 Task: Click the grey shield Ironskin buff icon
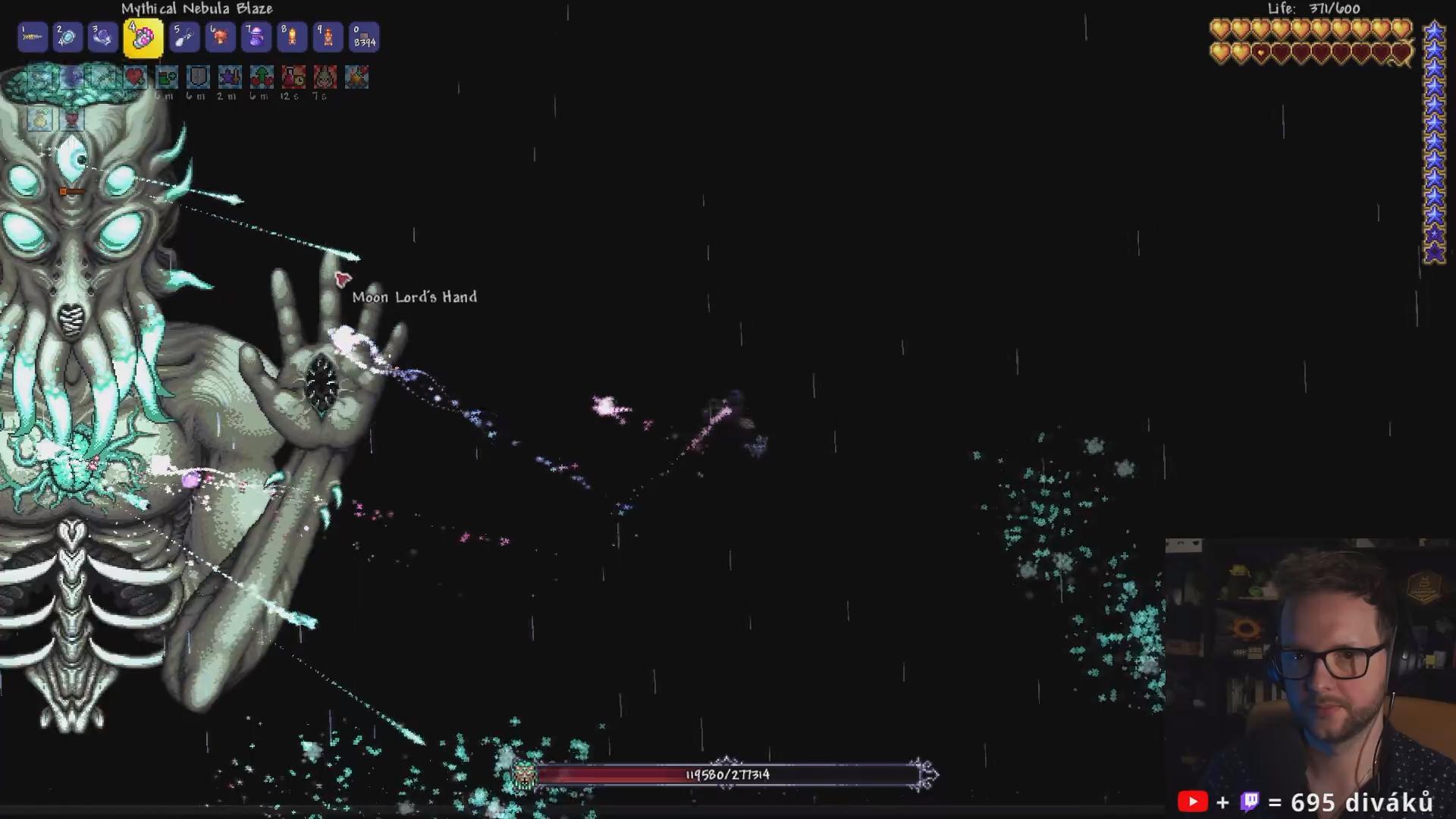pos(198,77)
